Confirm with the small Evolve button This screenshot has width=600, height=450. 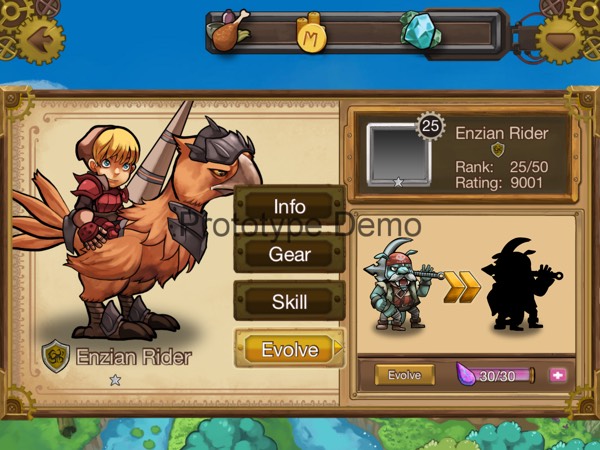click(405, 375)
